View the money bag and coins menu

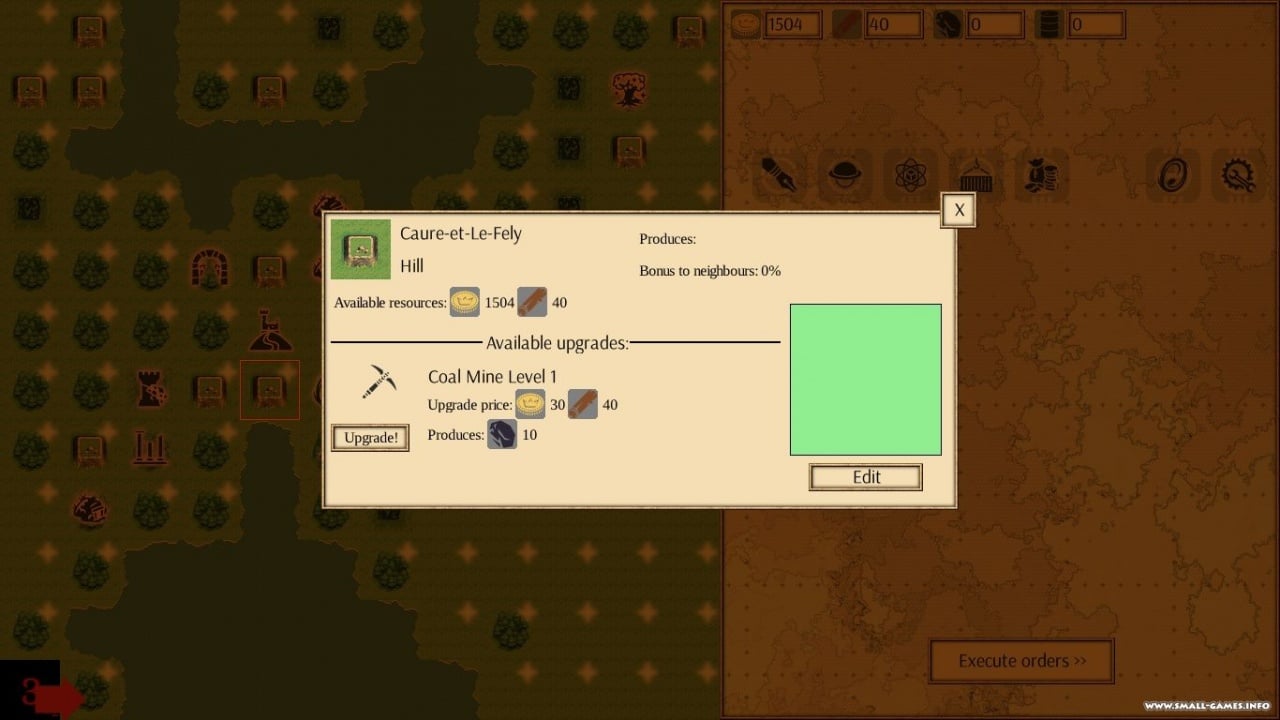coord(1041,176)
